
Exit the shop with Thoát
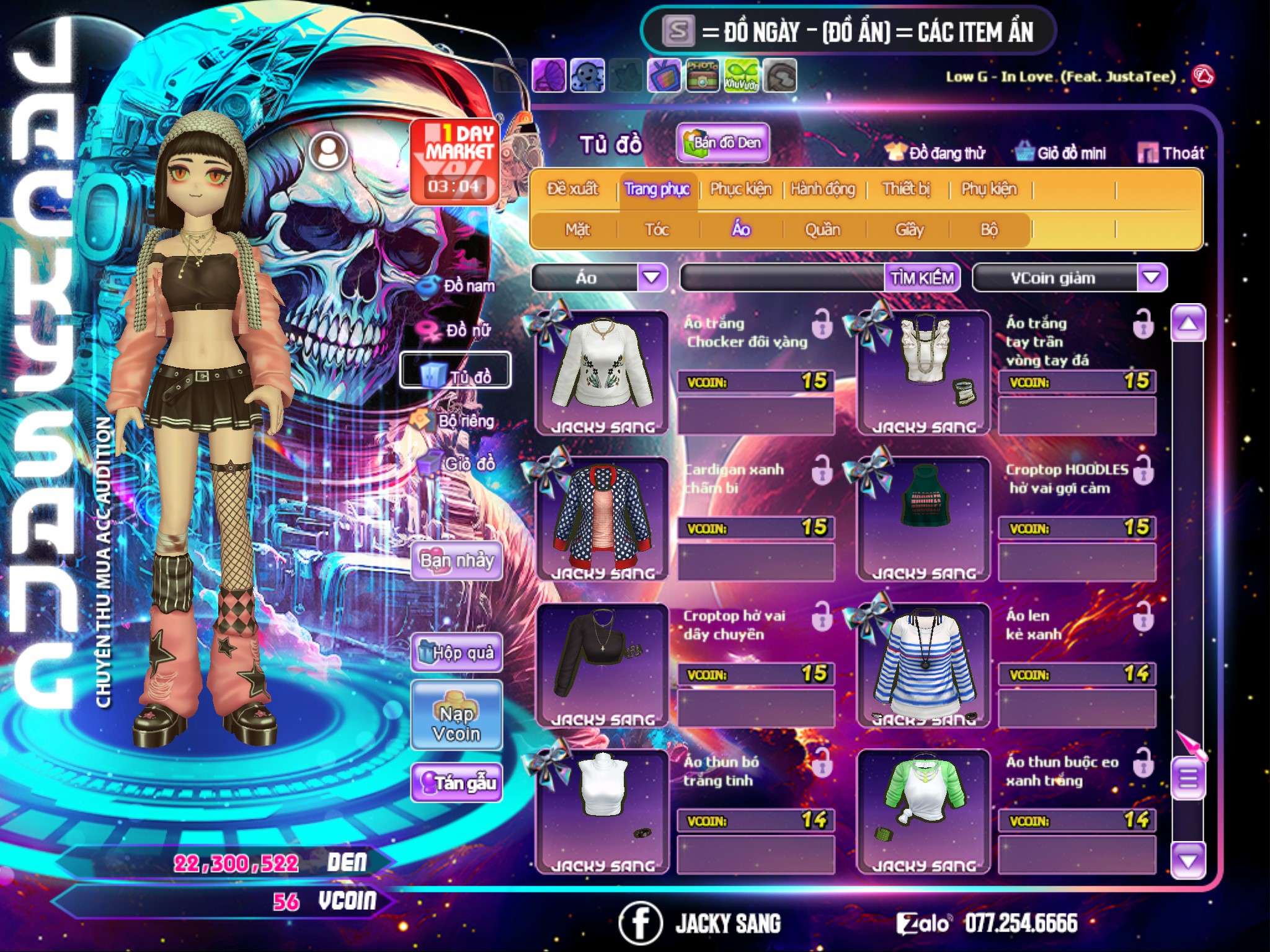point(1171,153)
